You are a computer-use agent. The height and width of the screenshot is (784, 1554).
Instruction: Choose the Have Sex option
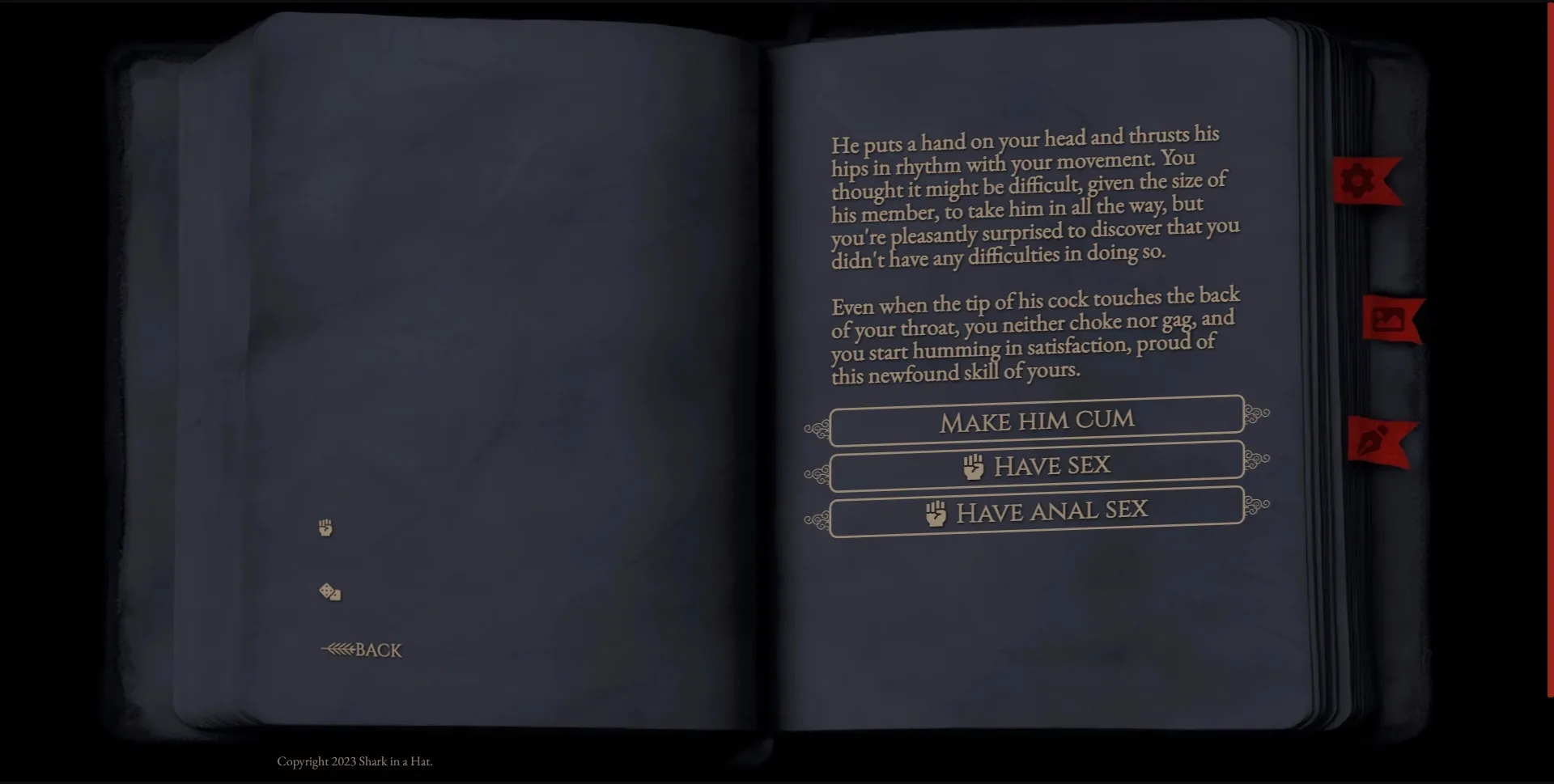pyautogui.click(x=1037, y=464)
